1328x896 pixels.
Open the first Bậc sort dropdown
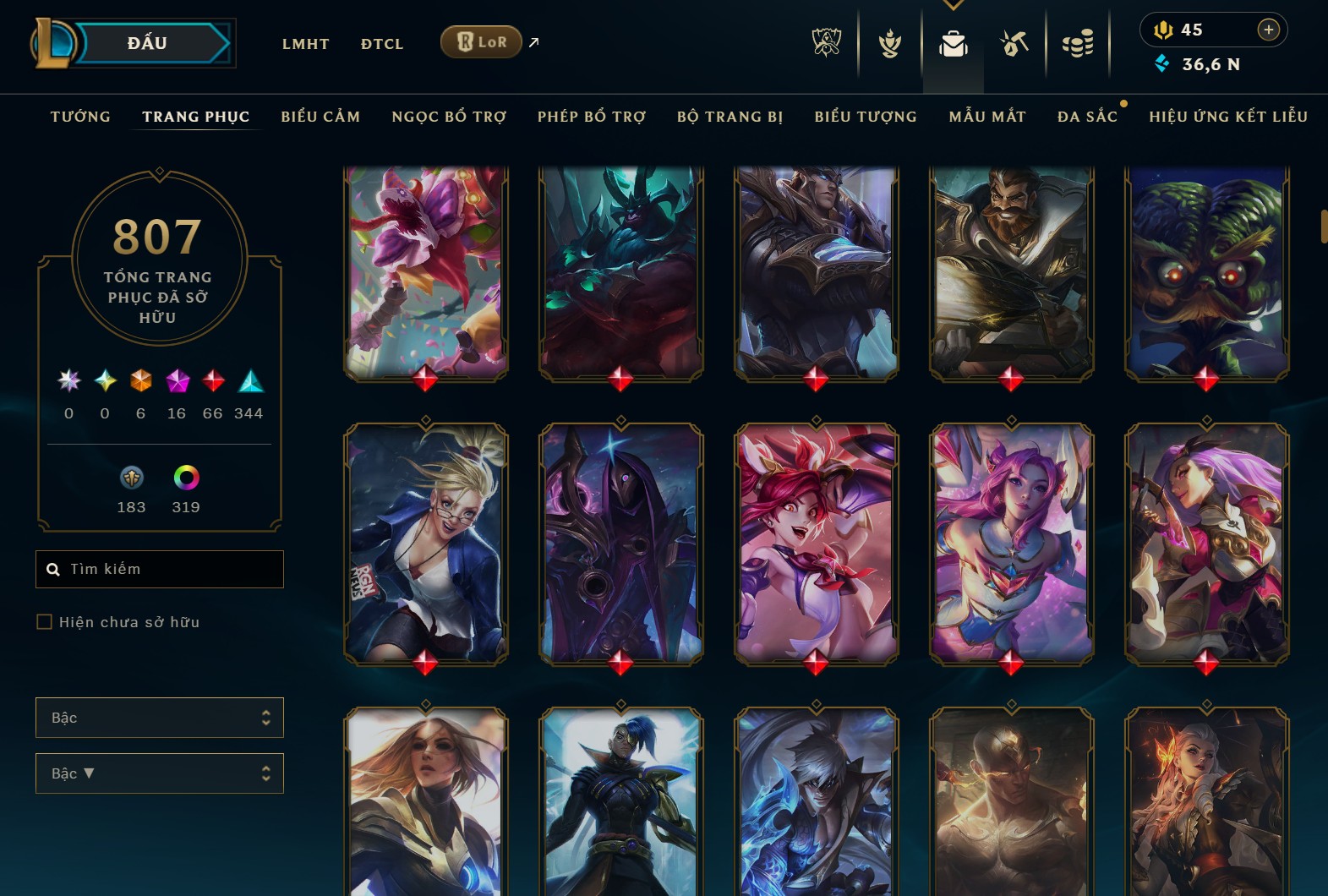tap(159, 717)
